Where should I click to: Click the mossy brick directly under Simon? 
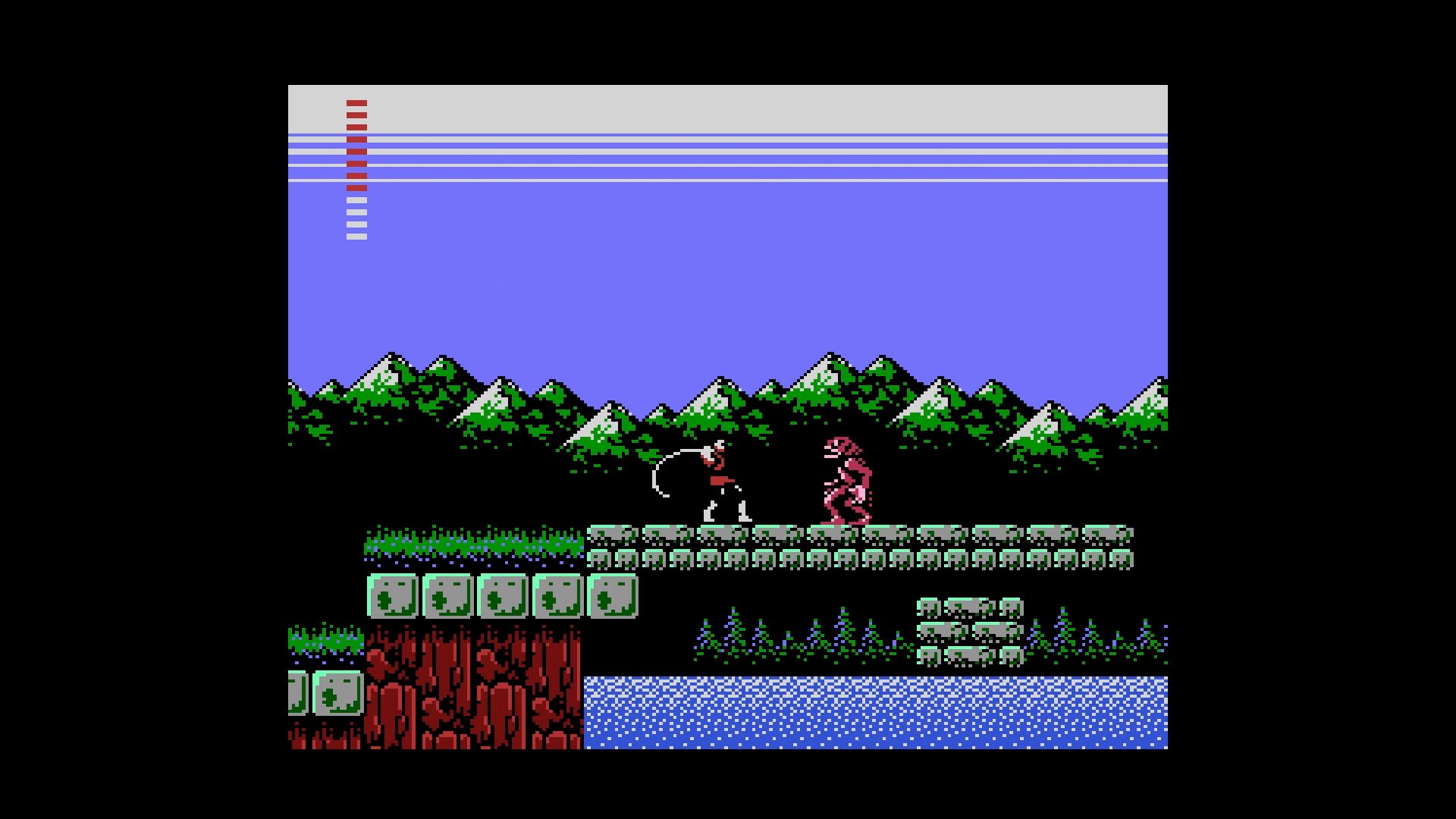click(x=720, y=531)
